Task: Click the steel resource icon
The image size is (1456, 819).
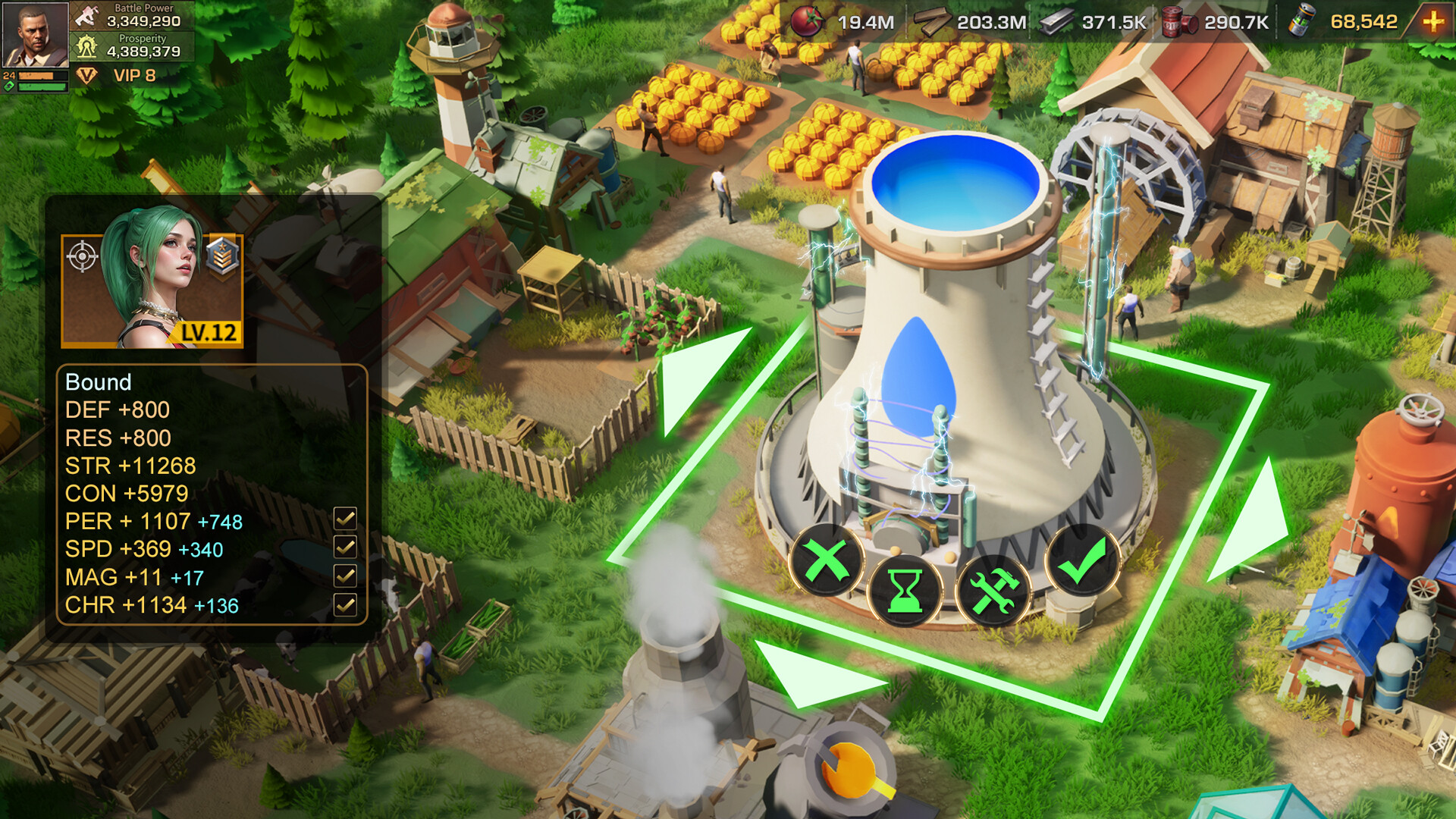Action: 1054,21
